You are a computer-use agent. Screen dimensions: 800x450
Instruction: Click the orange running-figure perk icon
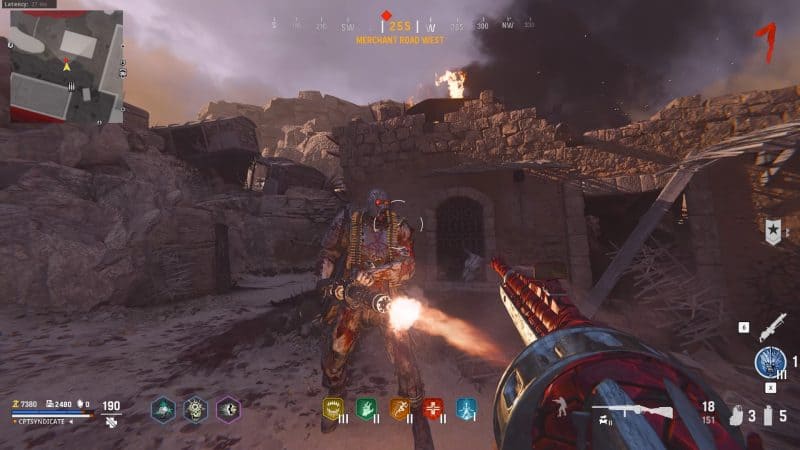tap(400, 408)
